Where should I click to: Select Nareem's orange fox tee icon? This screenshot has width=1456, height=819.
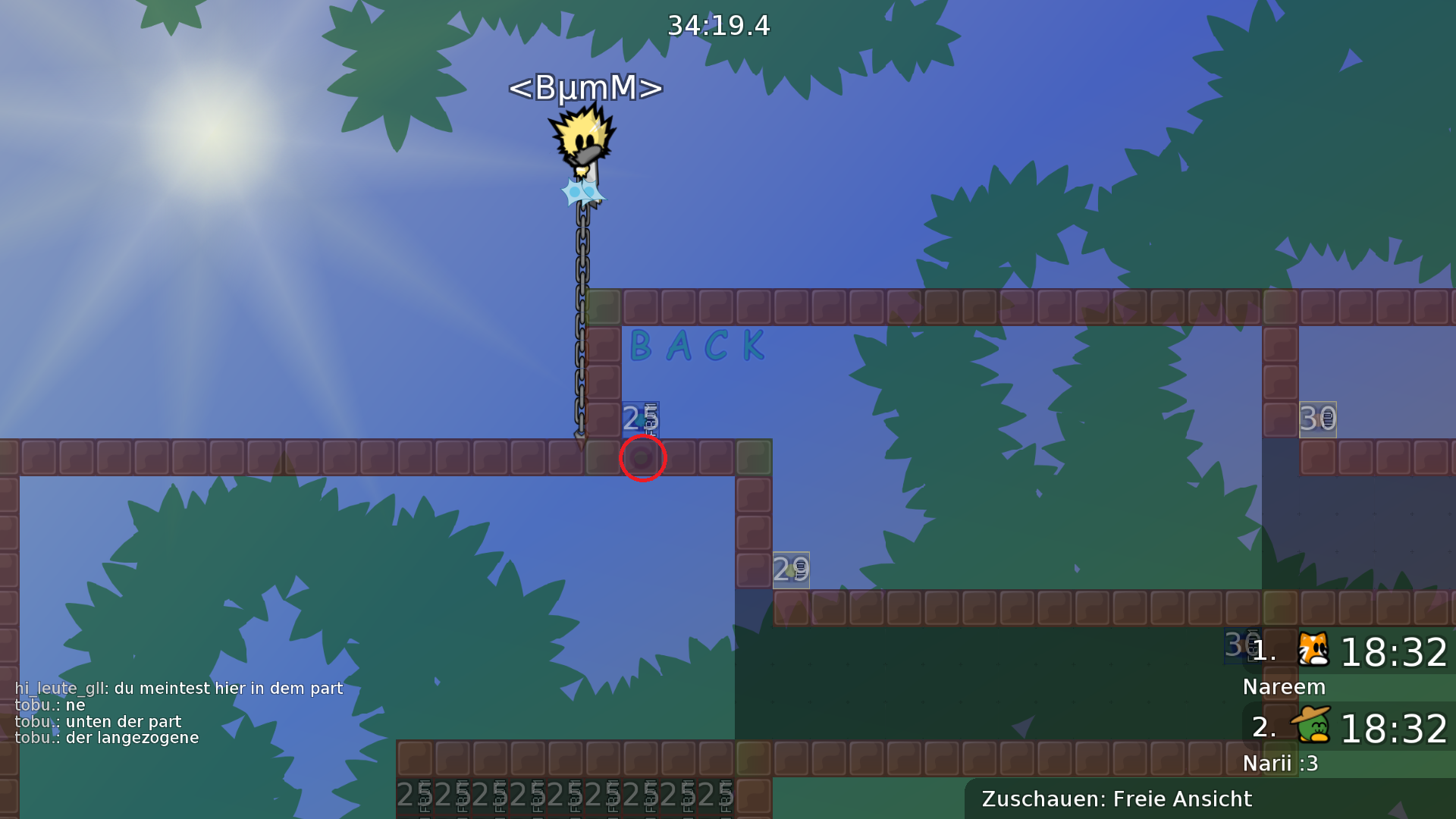pos(1314,651)
